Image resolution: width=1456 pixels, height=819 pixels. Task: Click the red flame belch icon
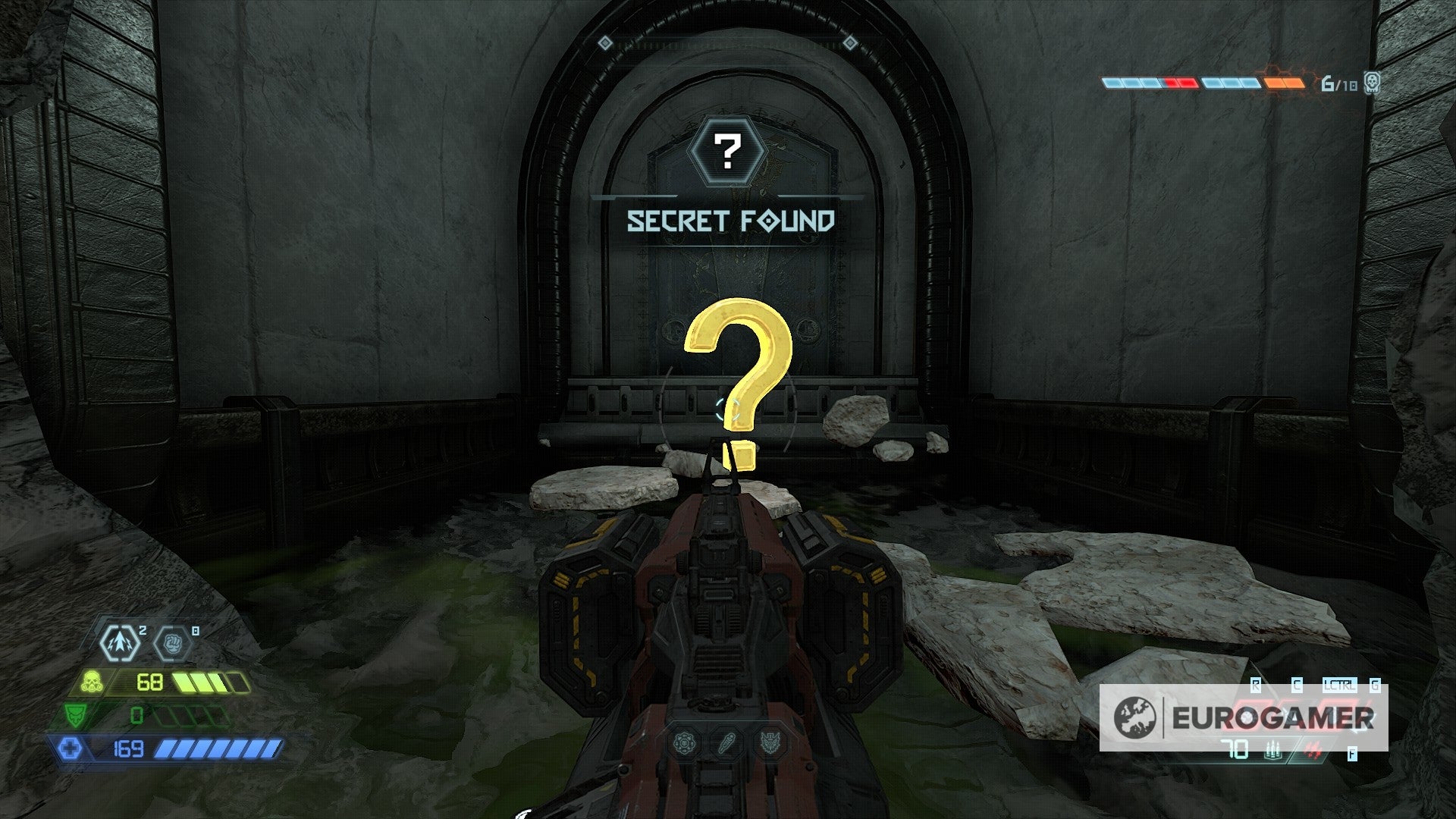click(x=1314, y=749)
